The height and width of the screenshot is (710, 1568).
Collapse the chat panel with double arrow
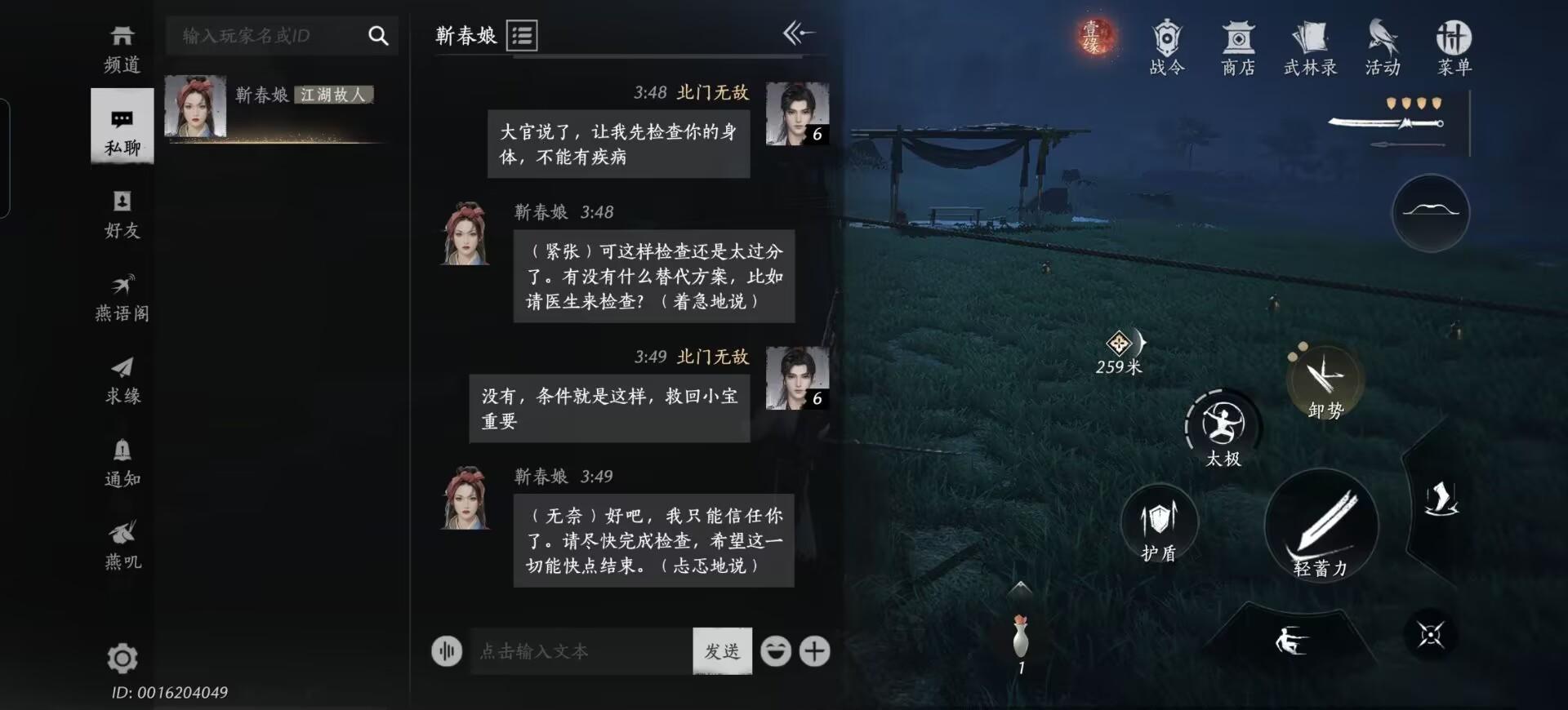pyautogui.click(x=798, y=33)
